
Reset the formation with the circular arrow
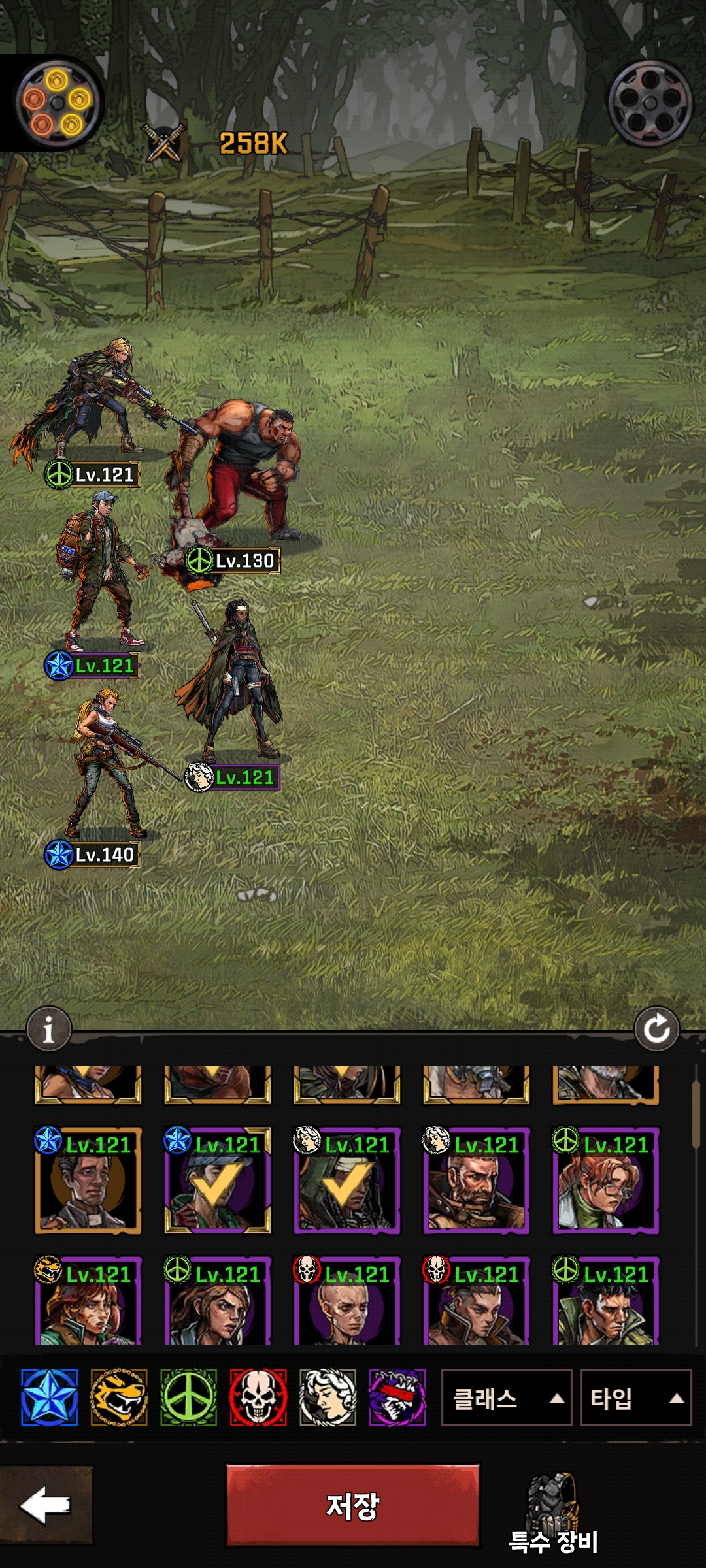[x=656, y=1029]
